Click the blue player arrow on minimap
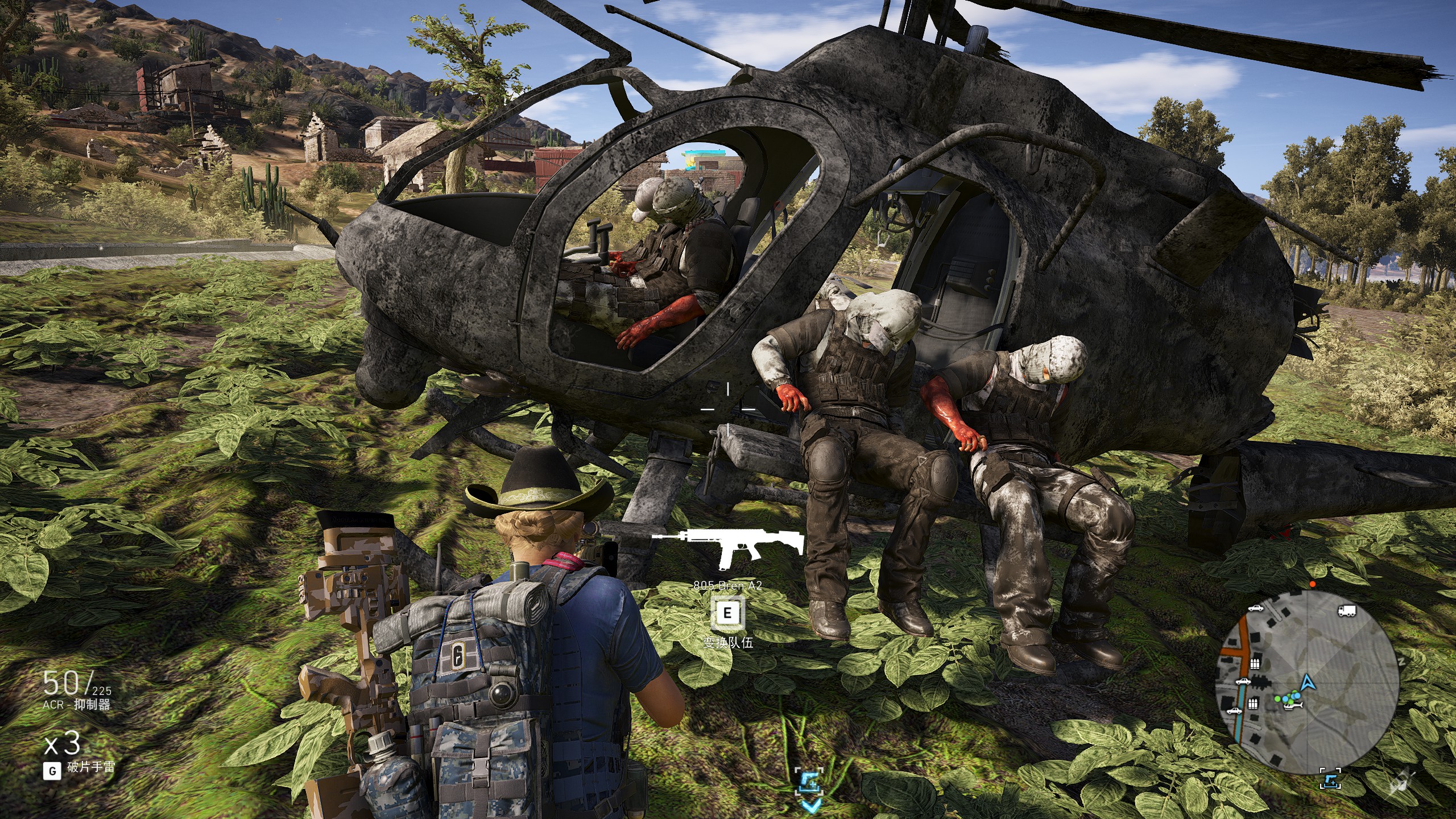Viewport: 1456px width, 819px height. pyautogui.click(x=1308, y=683)
